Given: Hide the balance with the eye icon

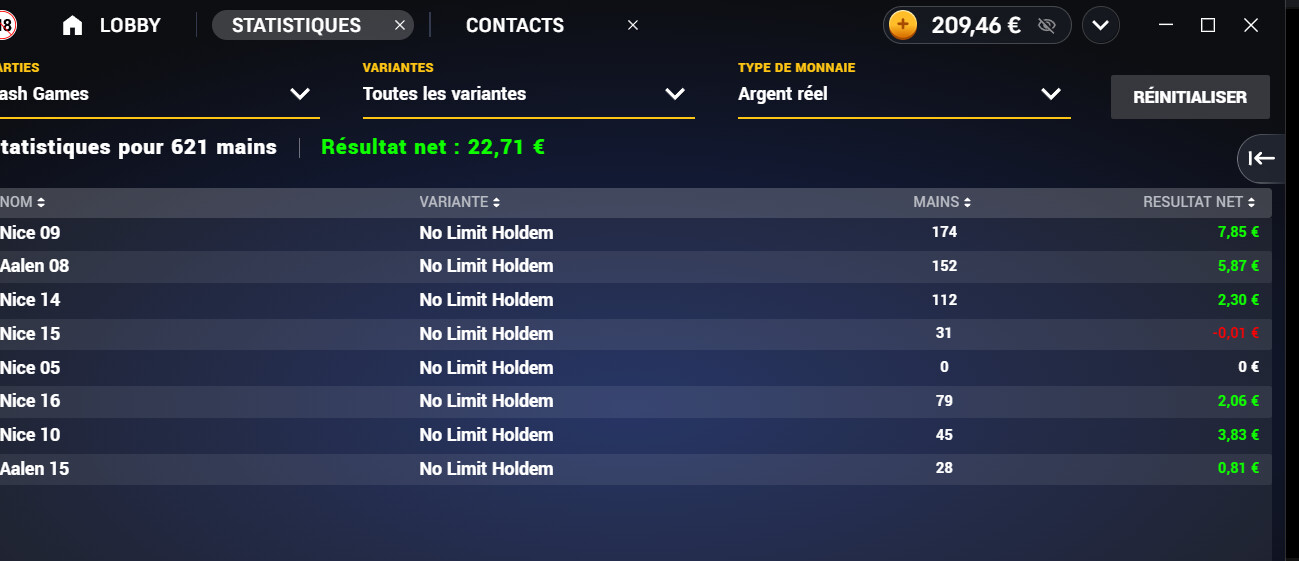Looking at the screenshot, I should point(1047,26).
